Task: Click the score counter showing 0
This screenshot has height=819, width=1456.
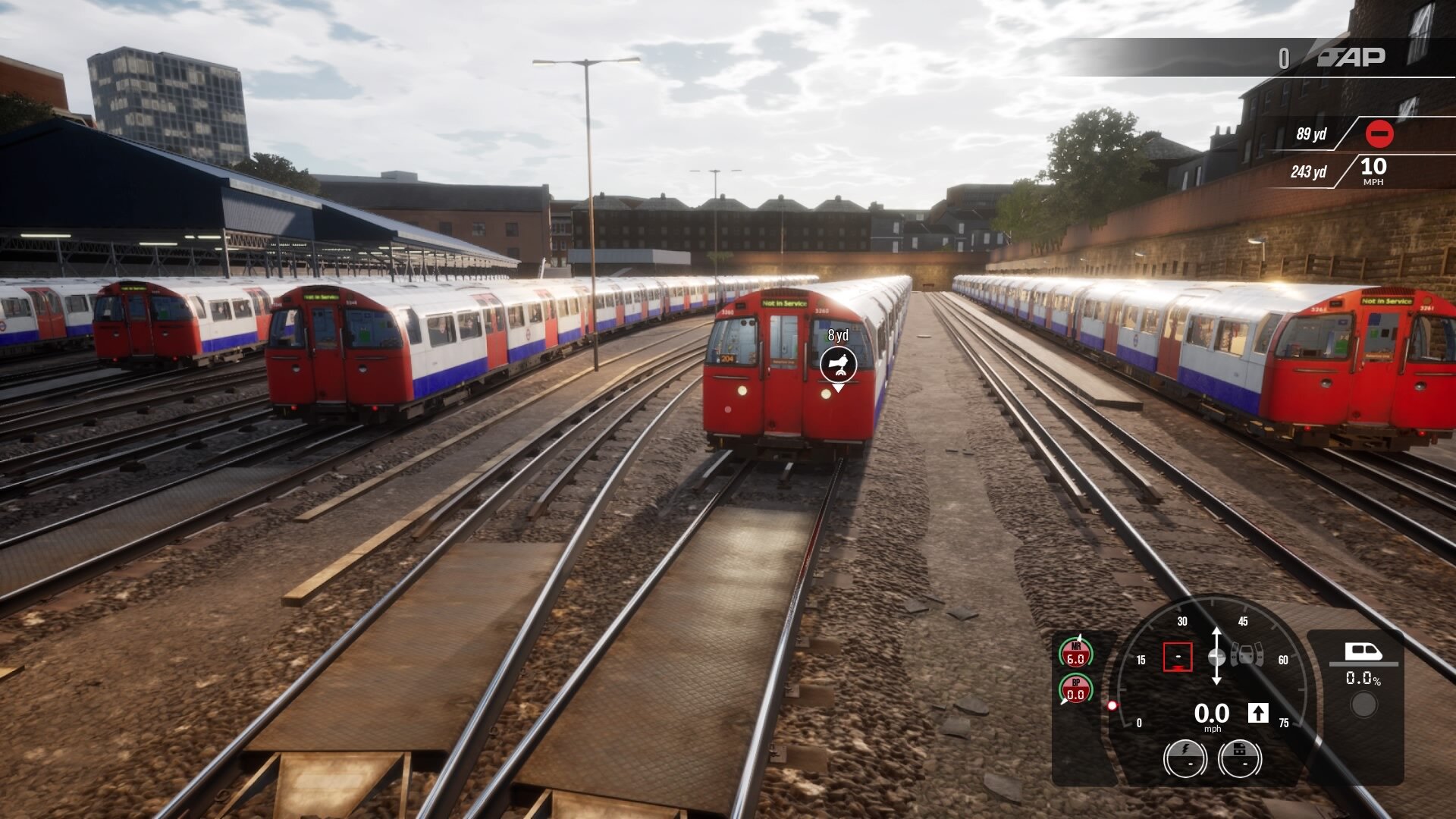Action: pos(1284,58)
